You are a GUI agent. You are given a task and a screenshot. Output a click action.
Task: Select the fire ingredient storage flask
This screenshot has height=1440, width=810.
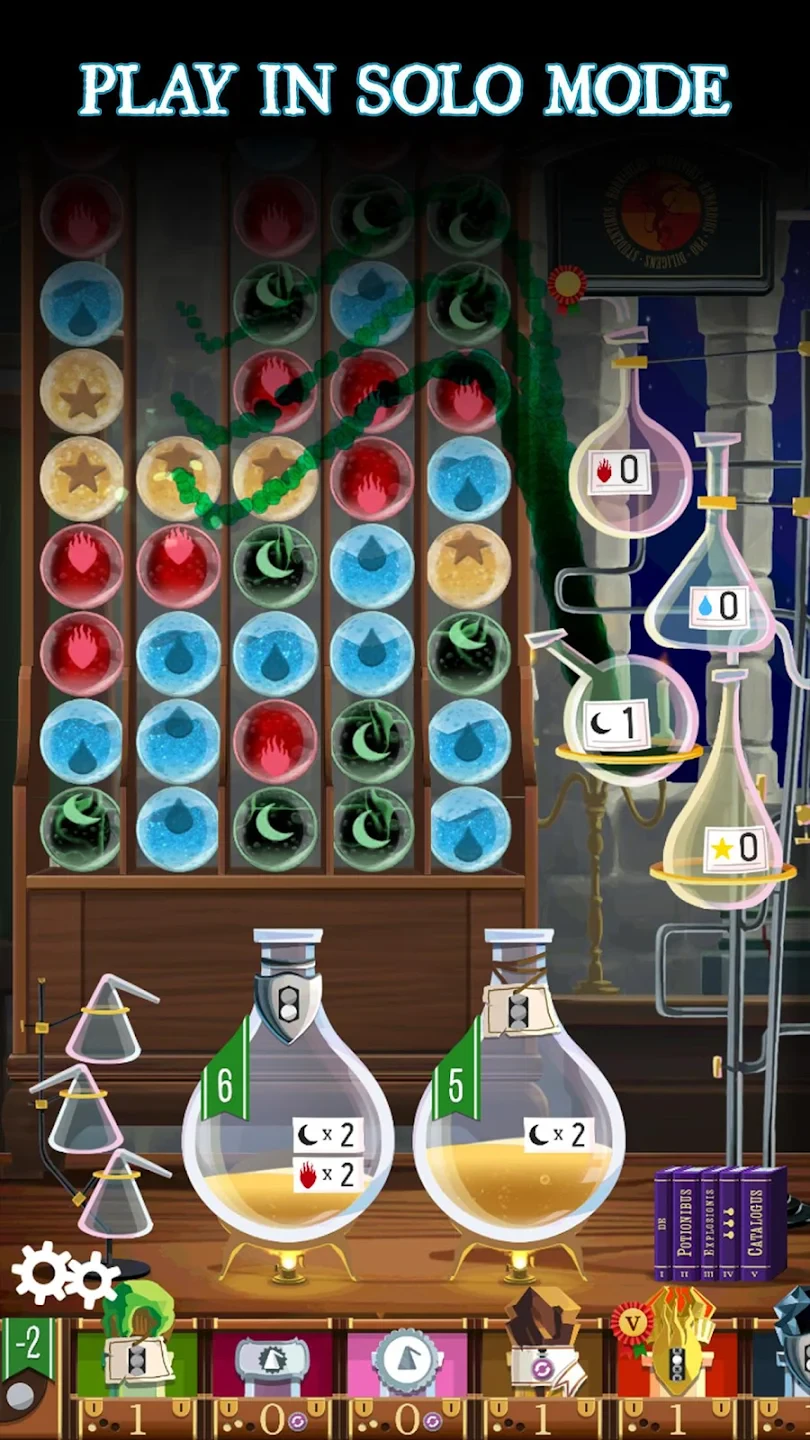click(630, 472)
